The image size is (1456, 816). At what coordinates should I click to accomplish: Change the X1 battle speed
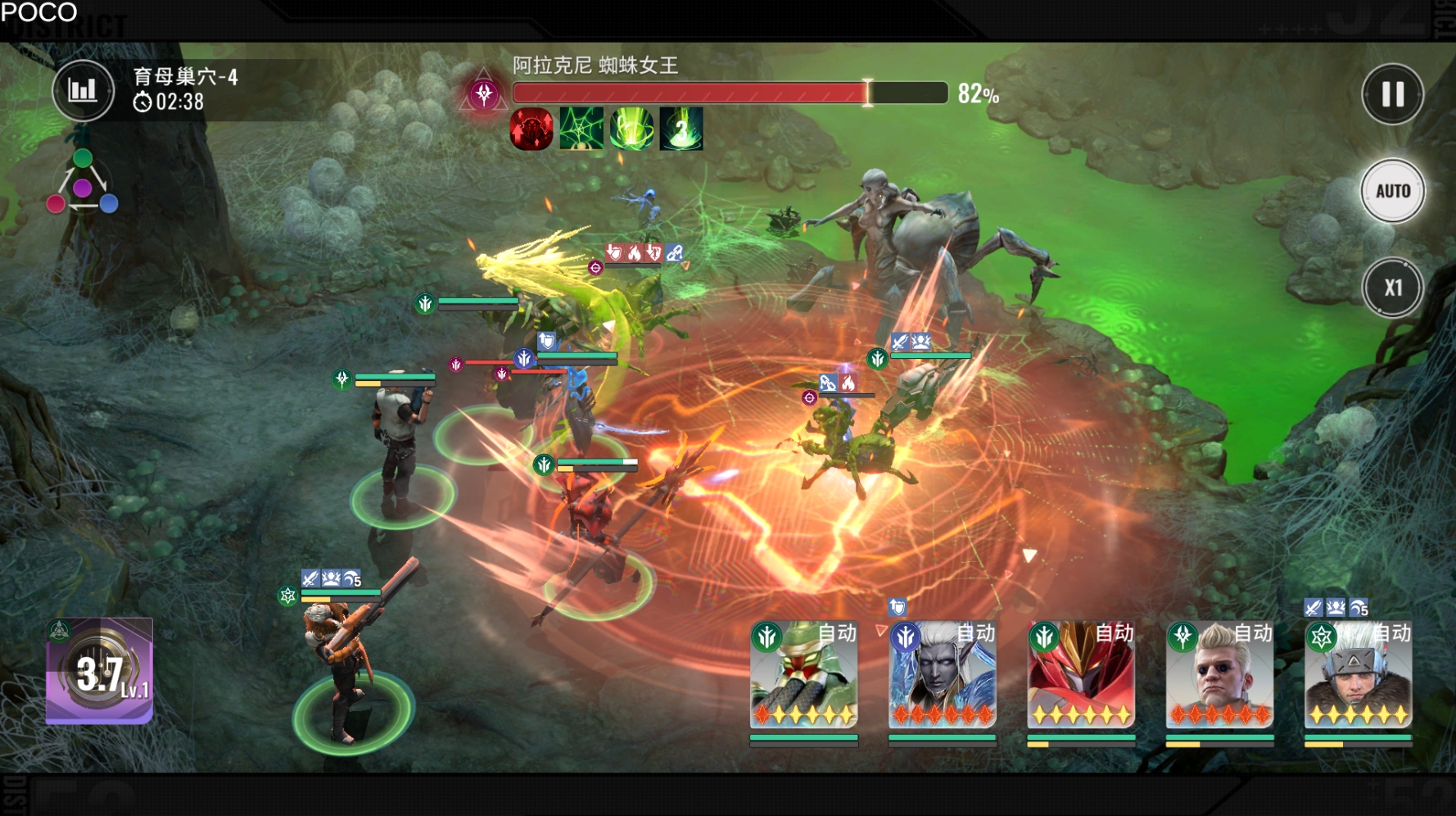pyautogui.click(x=1392, y=288)
